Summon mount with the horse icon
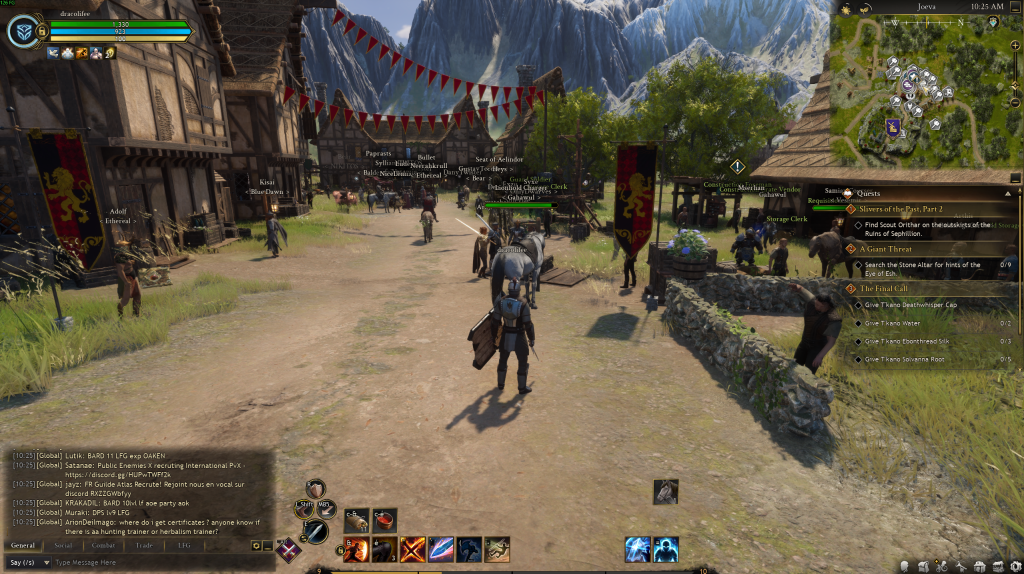The image size is (1024, 574). [469, 549]
